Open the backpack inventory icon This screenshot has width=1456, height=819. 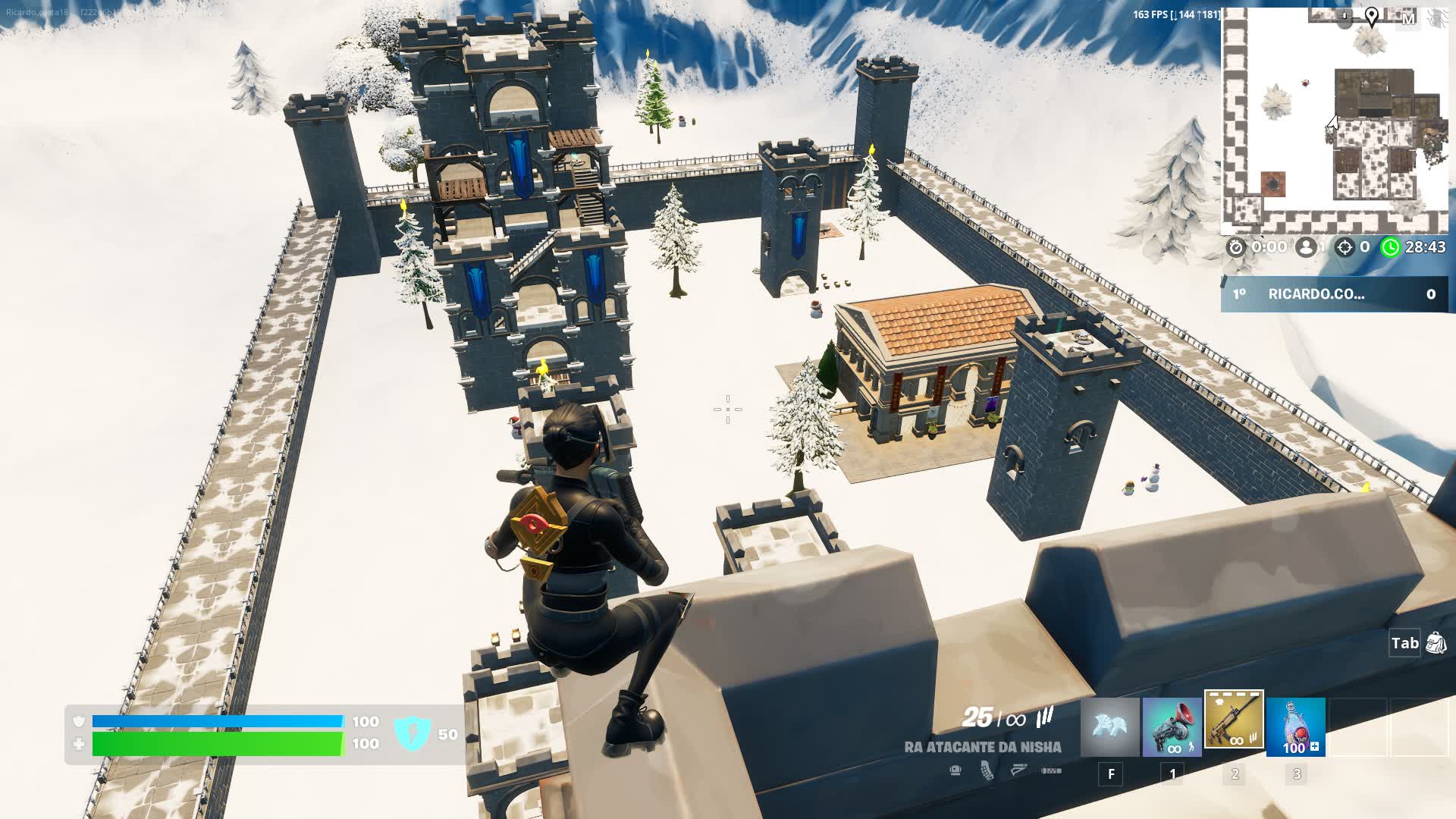1436,643
